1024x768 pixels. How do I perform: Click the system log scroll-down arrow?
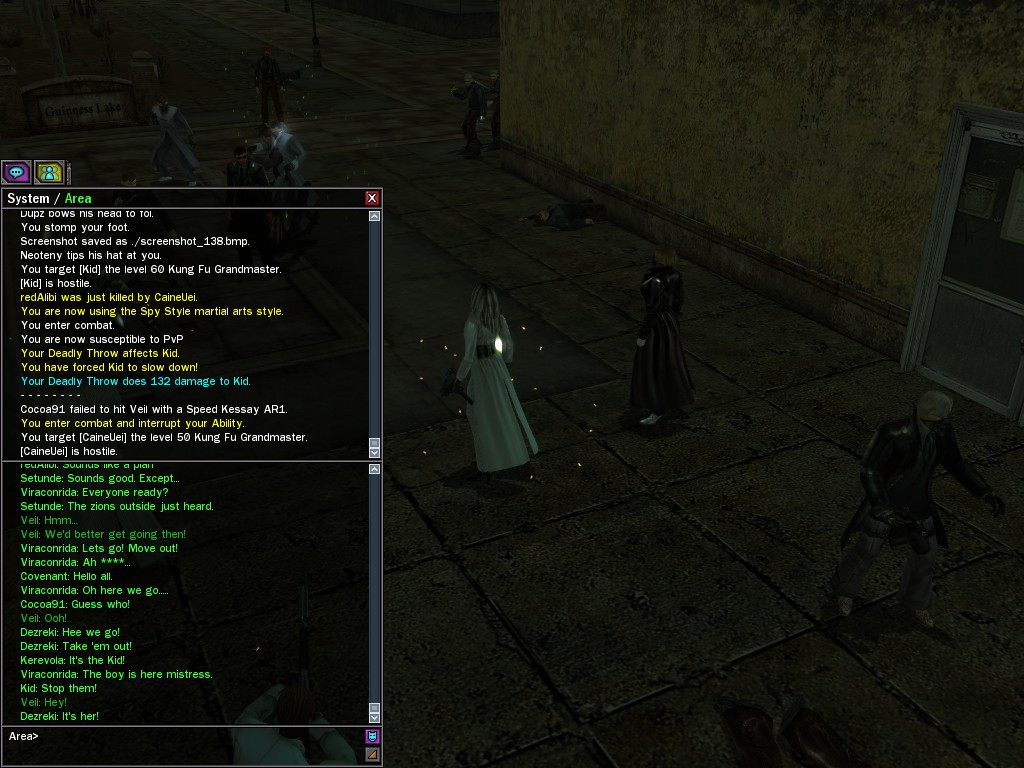pos(374,452)
